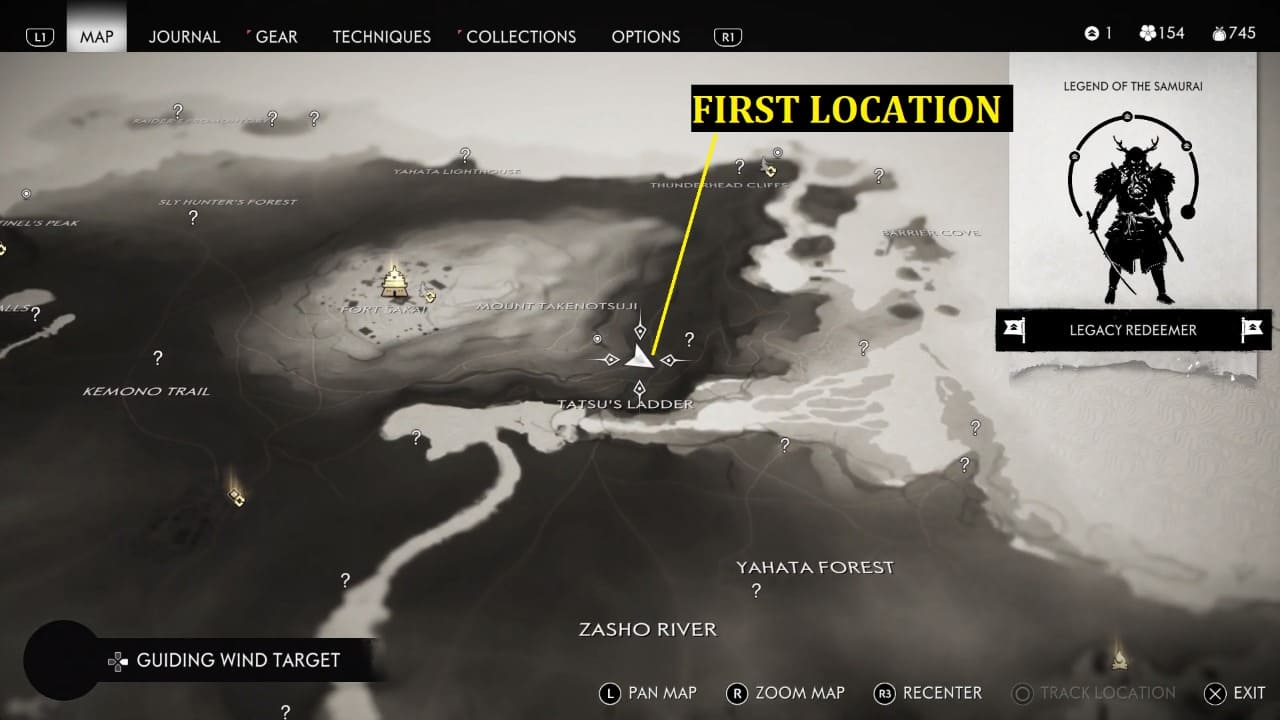Click the question mark near Mount Takenotsuji
Image resolution: width=1280 pixels, height=720 pixels.
[688, 340]
